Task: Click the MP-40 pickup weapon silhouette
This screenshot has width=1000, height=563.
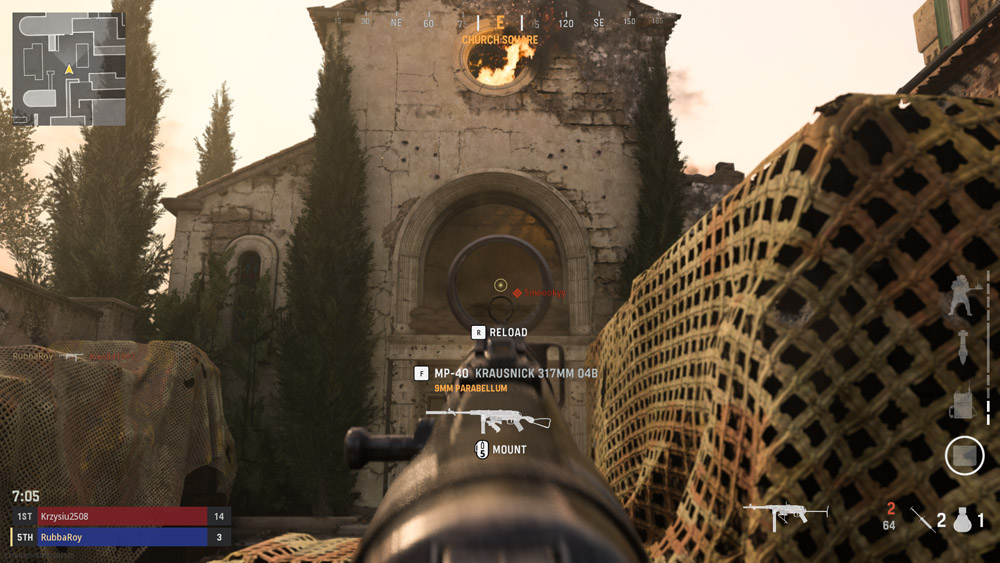Action: (488, 418)
